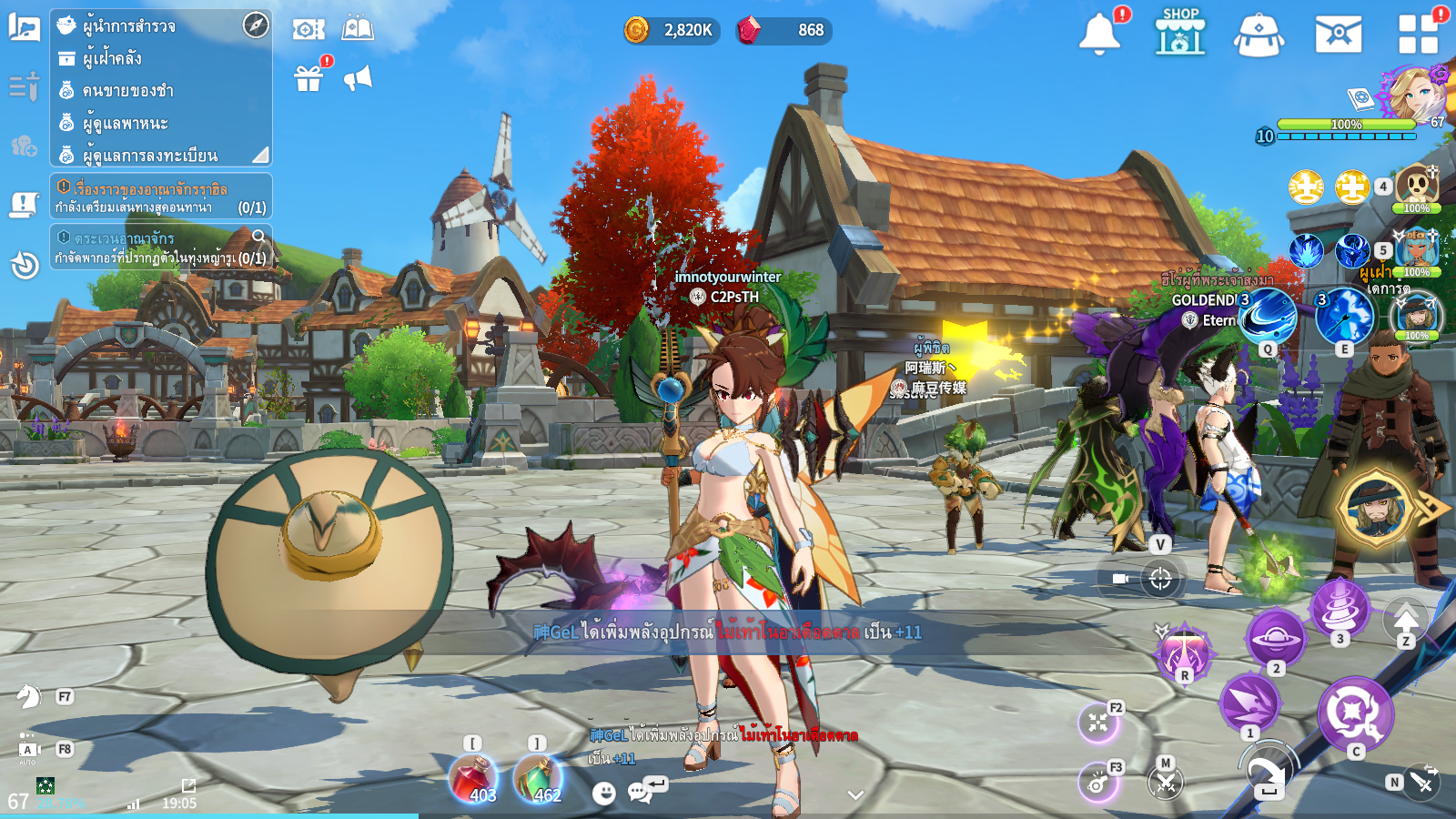Viewport: 1456px width, 819px height.
Task: Activate the planet-shaped purple skill
Action: point(1275,638)
